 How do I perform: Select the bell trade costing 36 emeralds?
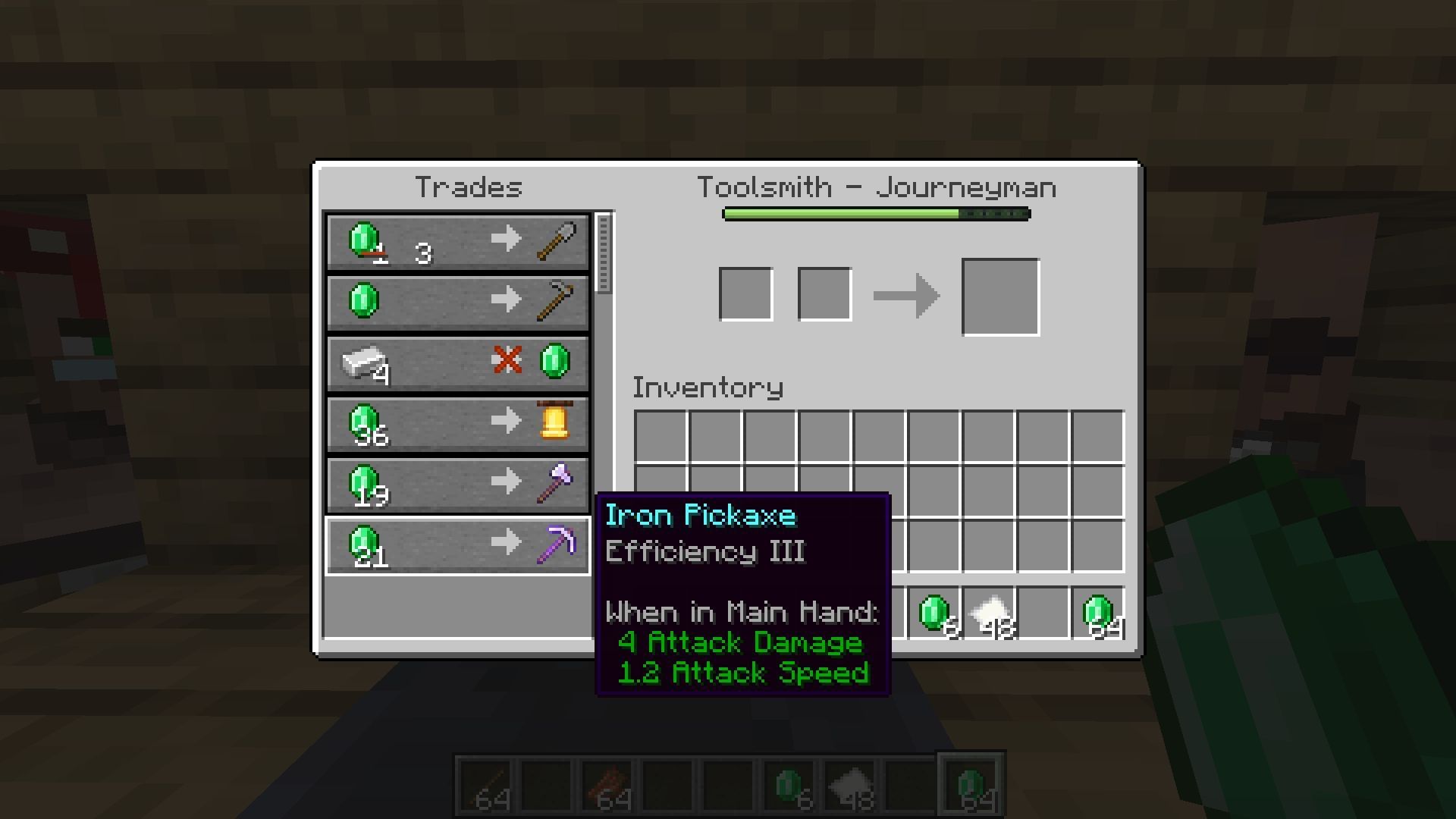point(456,424)
